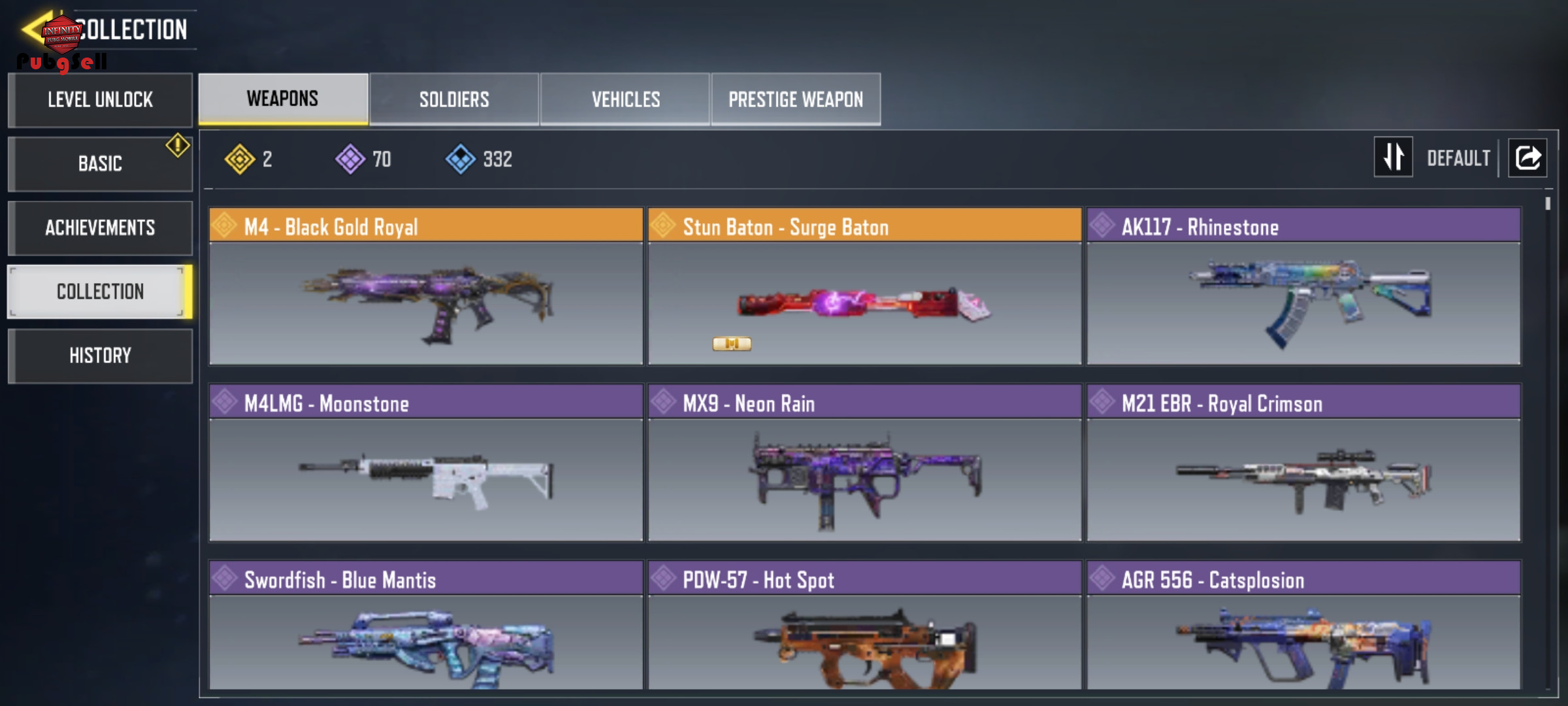Viewport: 1568px width, 706px height.
Task: Select the M4 - Black Gold Royal card
Action: 426,286
